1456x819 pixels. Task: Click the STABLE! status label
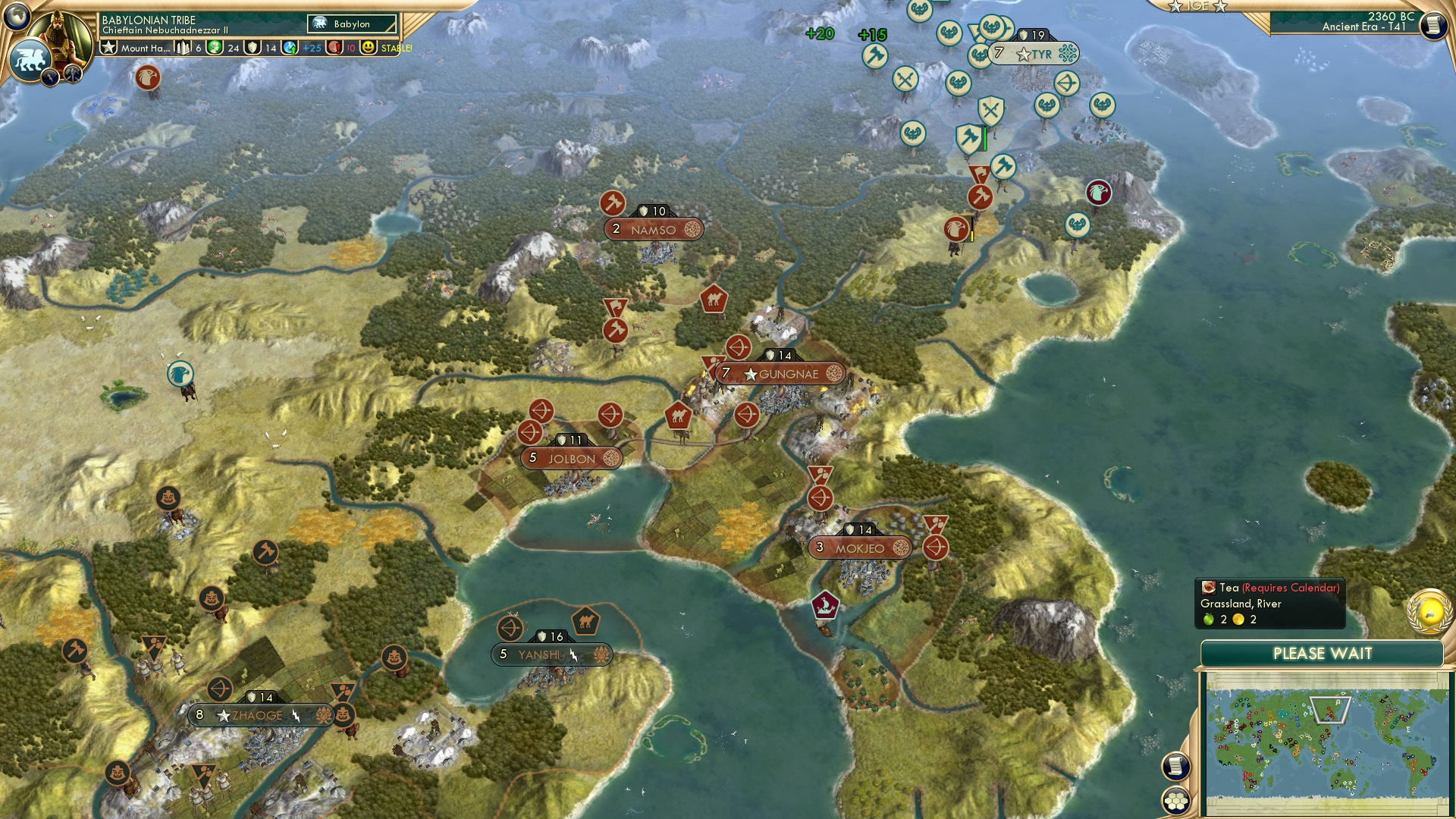click(x=397, y=47)
